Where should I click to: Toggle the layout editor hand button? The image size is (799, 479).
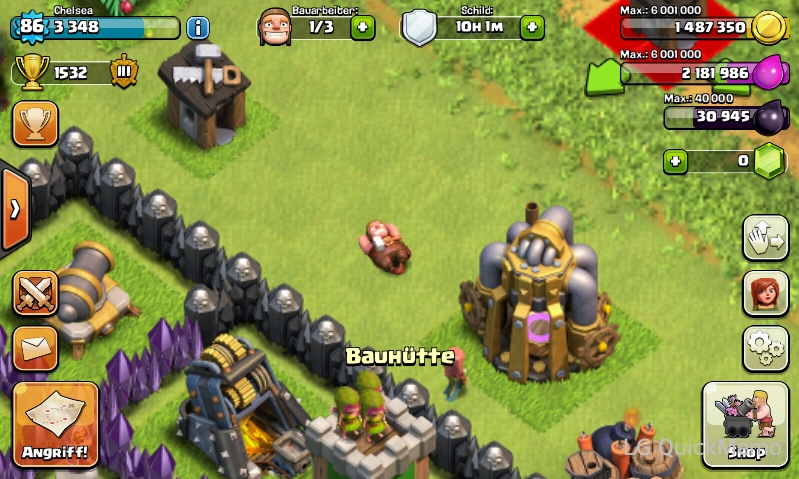[x=765, y=238]
